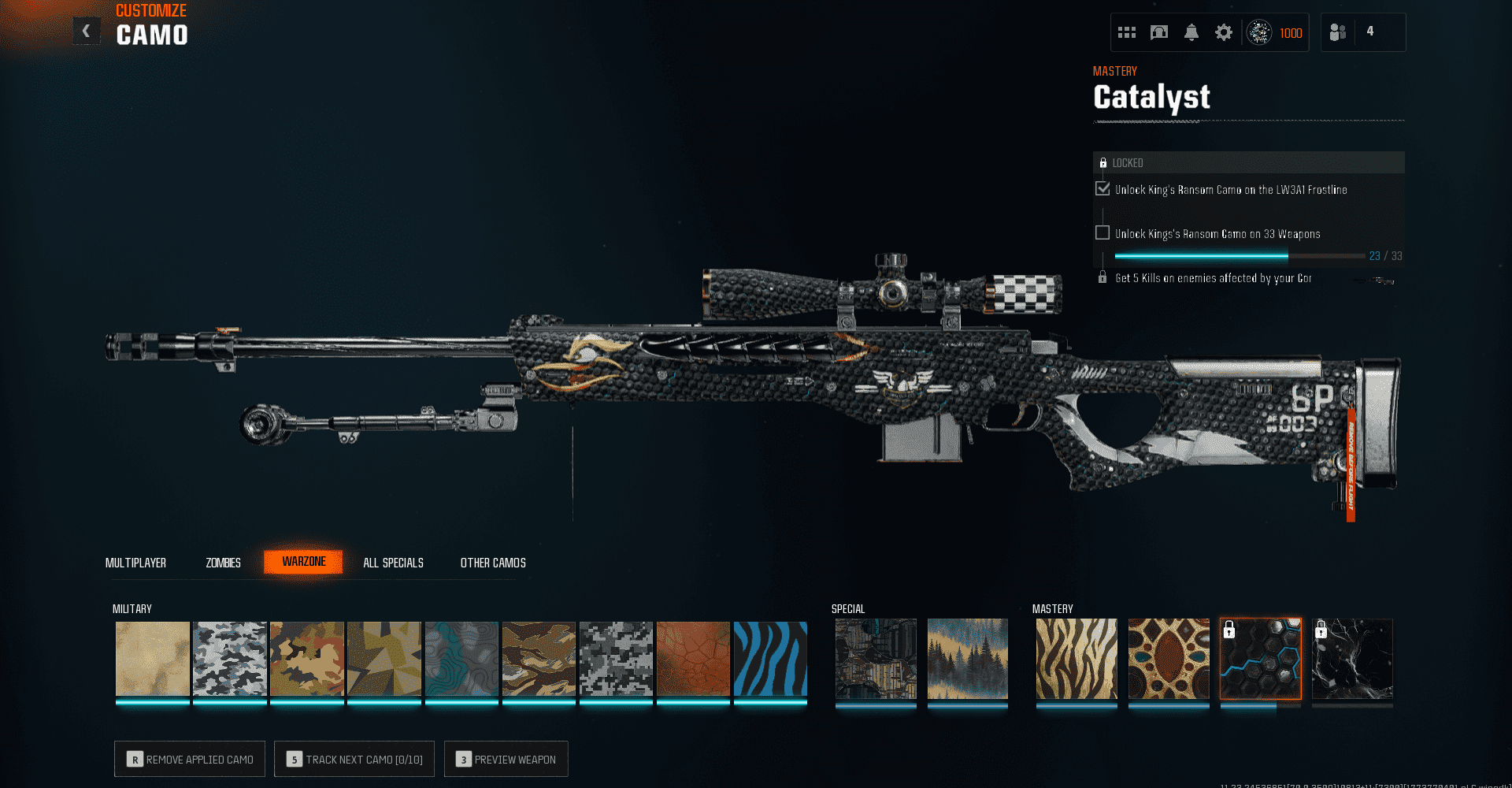Screen dimensions: 1512x788
Task: Select the orange cracked-earth camo
Action: [x=693, y=659]
